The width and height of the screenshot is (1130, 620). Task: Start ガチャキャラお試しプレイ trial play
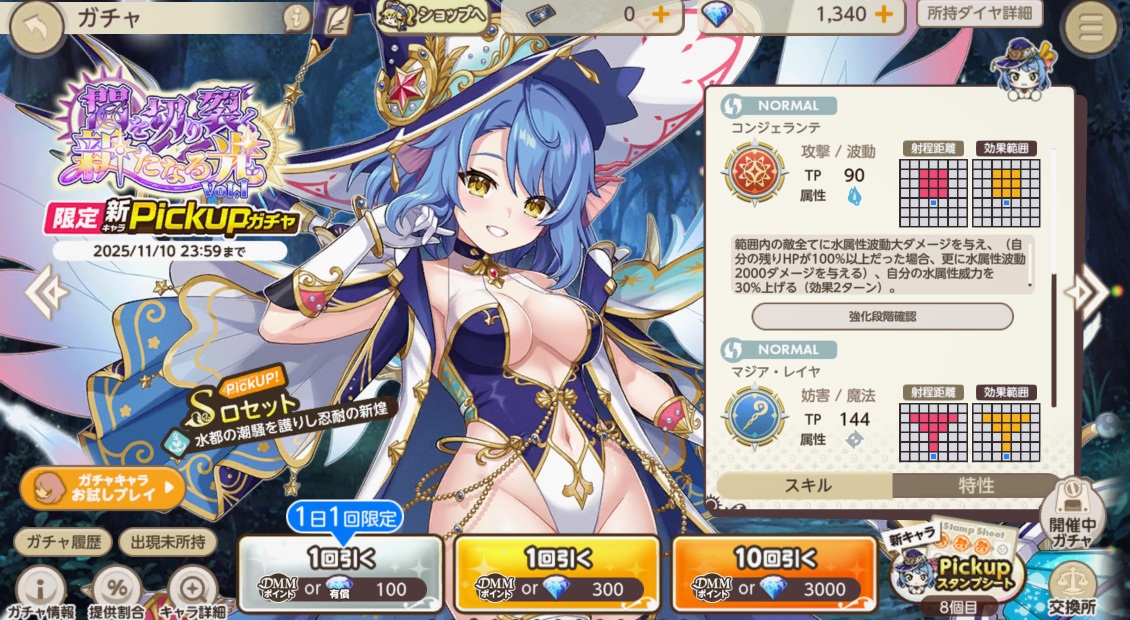[102, 489]
